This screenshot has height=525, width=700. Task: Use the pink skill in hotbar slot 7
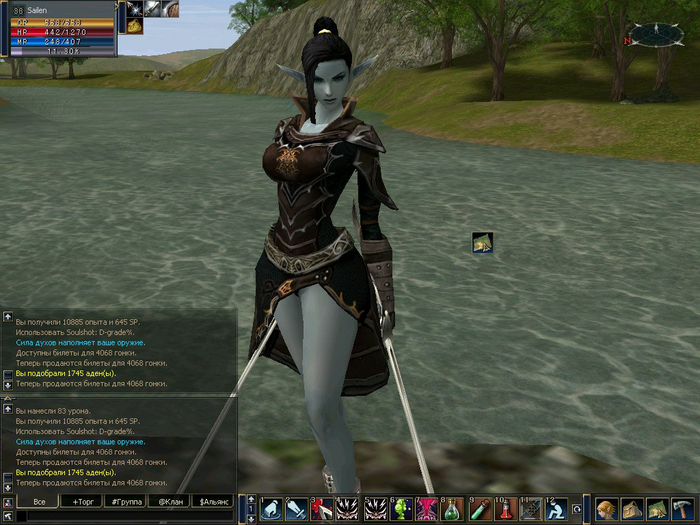tap(426, 509)
